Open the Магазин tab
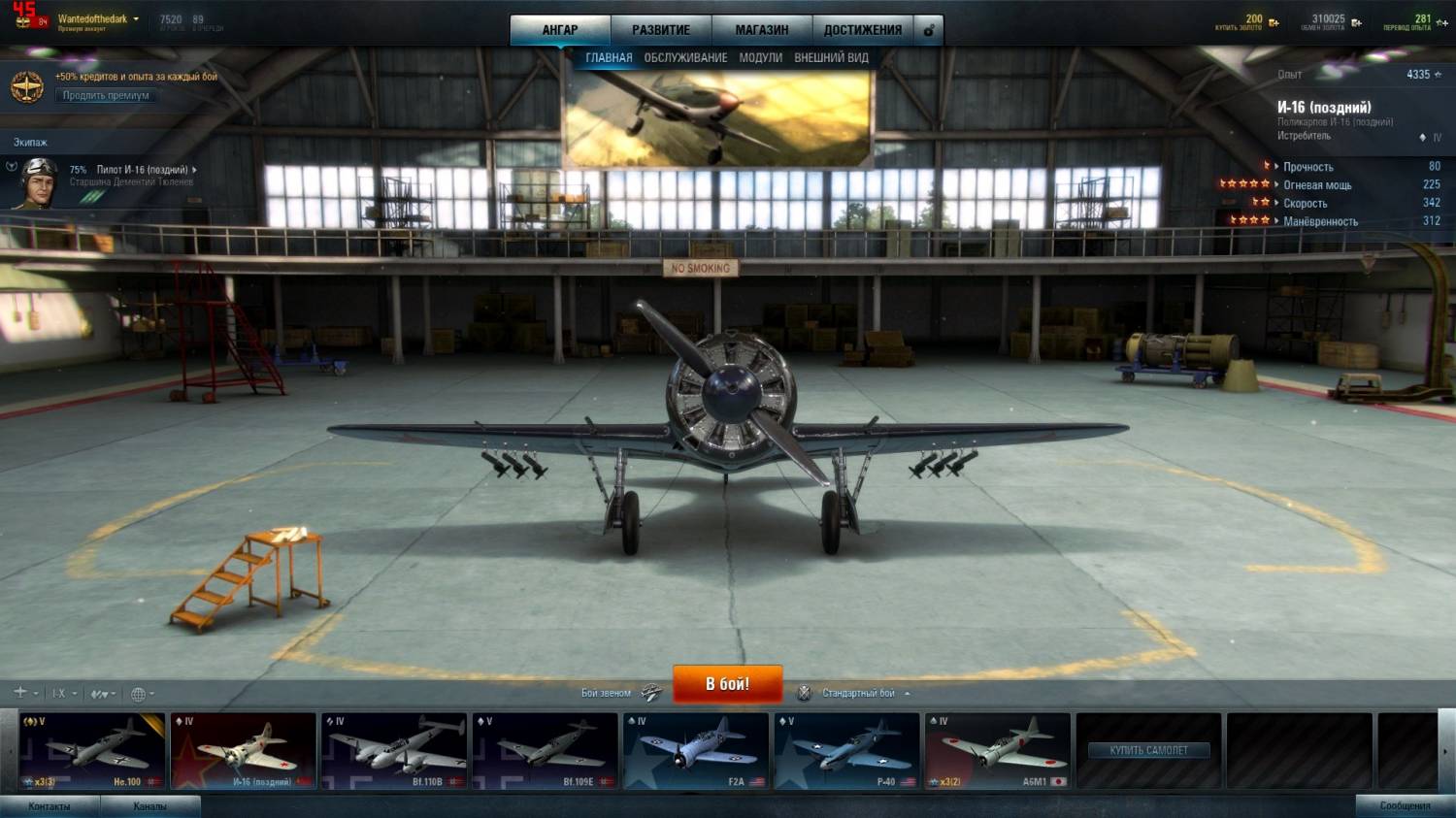Screen dimensions: 1456x818 762,30
